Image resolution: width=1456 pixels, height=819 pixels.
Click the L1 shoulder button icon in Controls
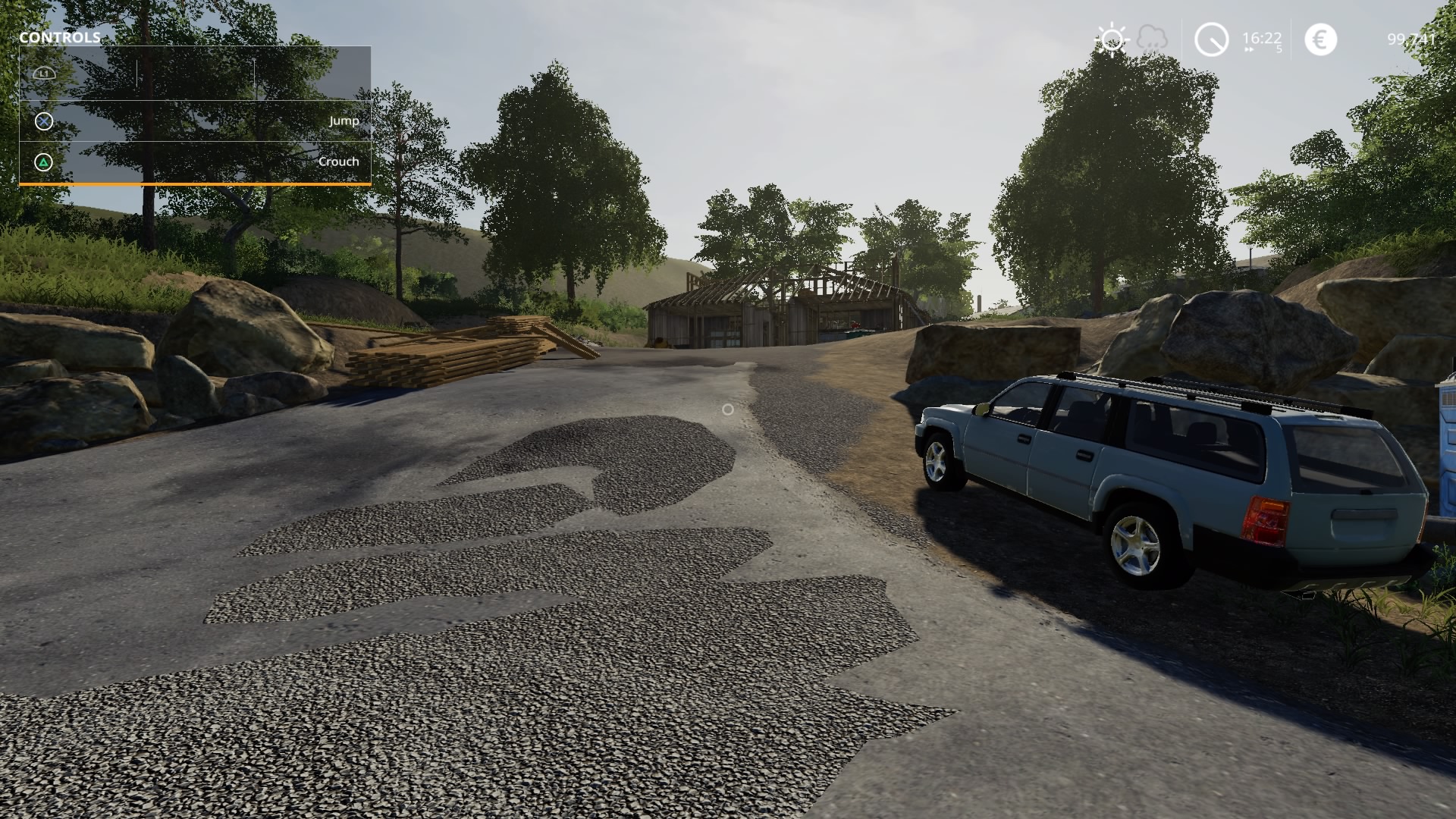point(44,73)
